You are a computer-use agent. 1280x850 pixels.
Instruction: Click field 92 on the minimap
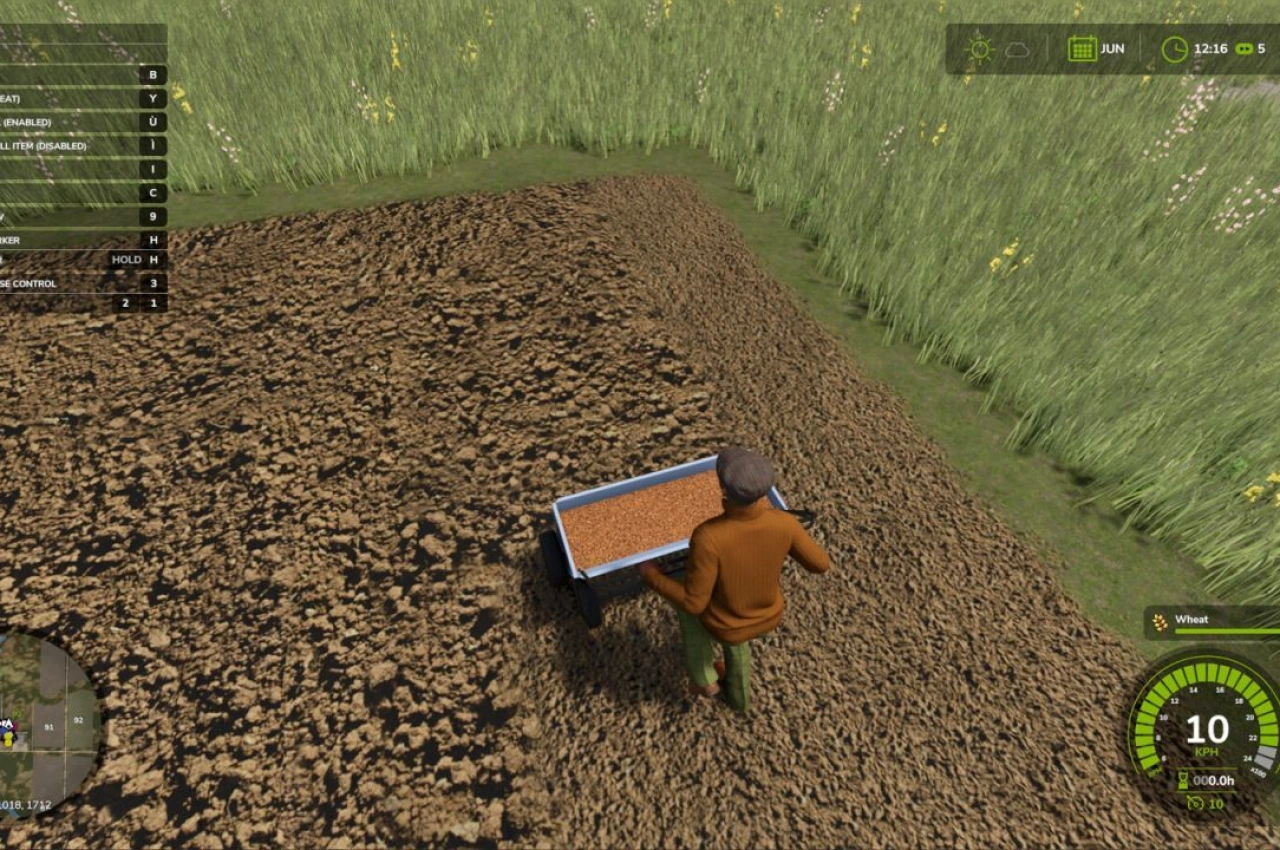tap(77, 718)
